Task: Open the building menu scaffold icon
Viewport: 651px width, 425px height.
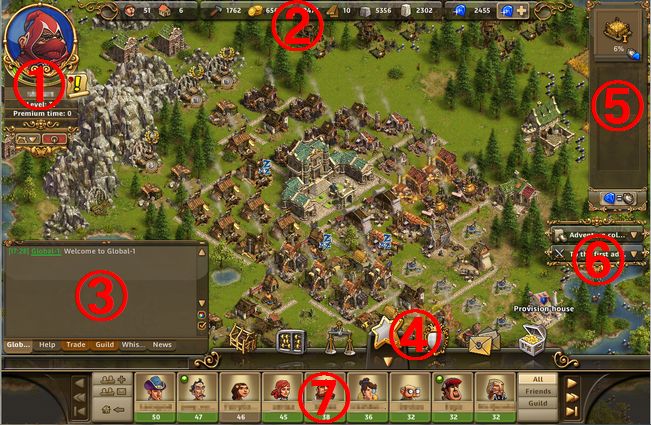Action: [x=243, y=341]
